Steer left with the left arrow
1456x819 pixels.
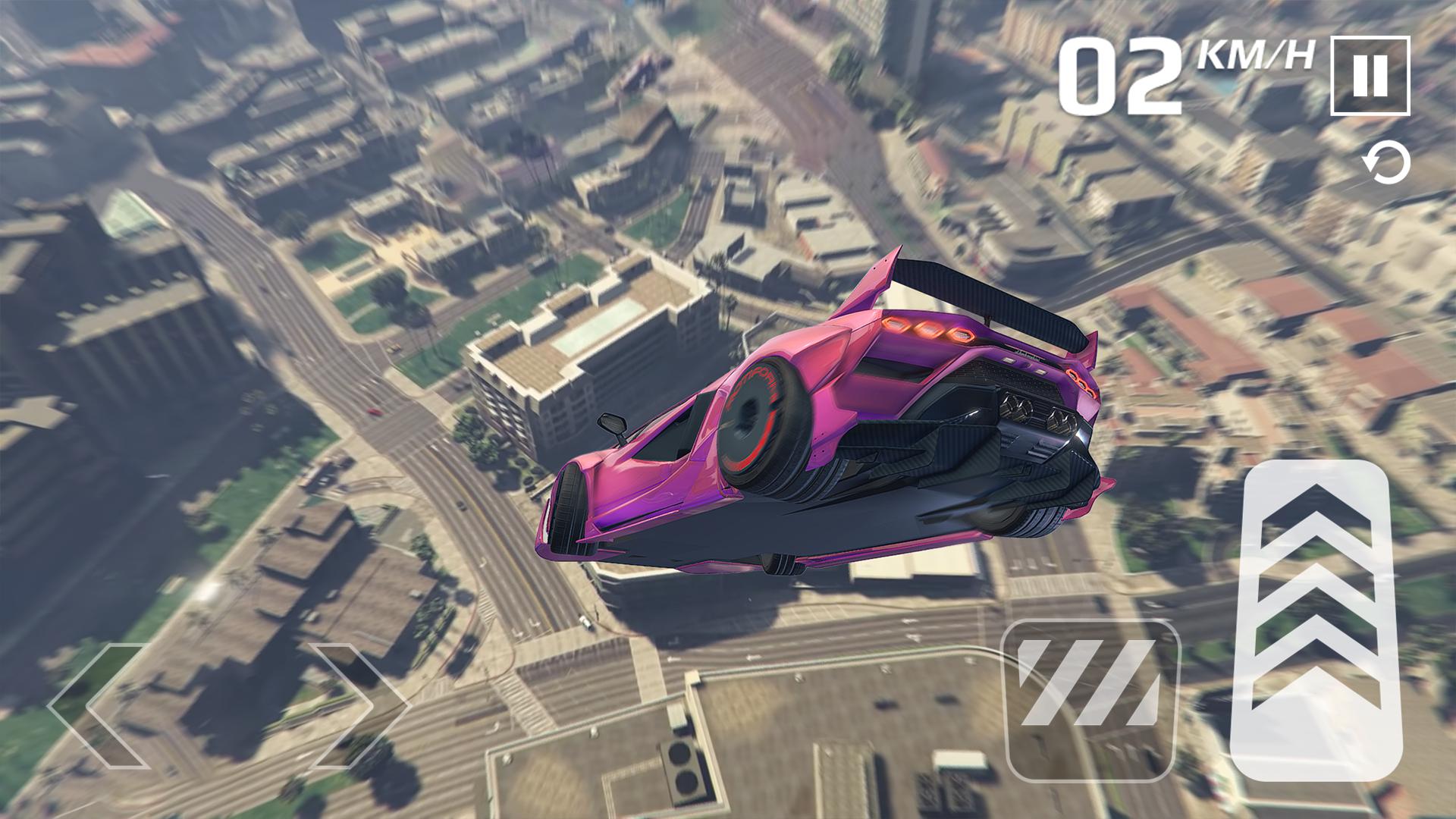(x=99, y=705)
